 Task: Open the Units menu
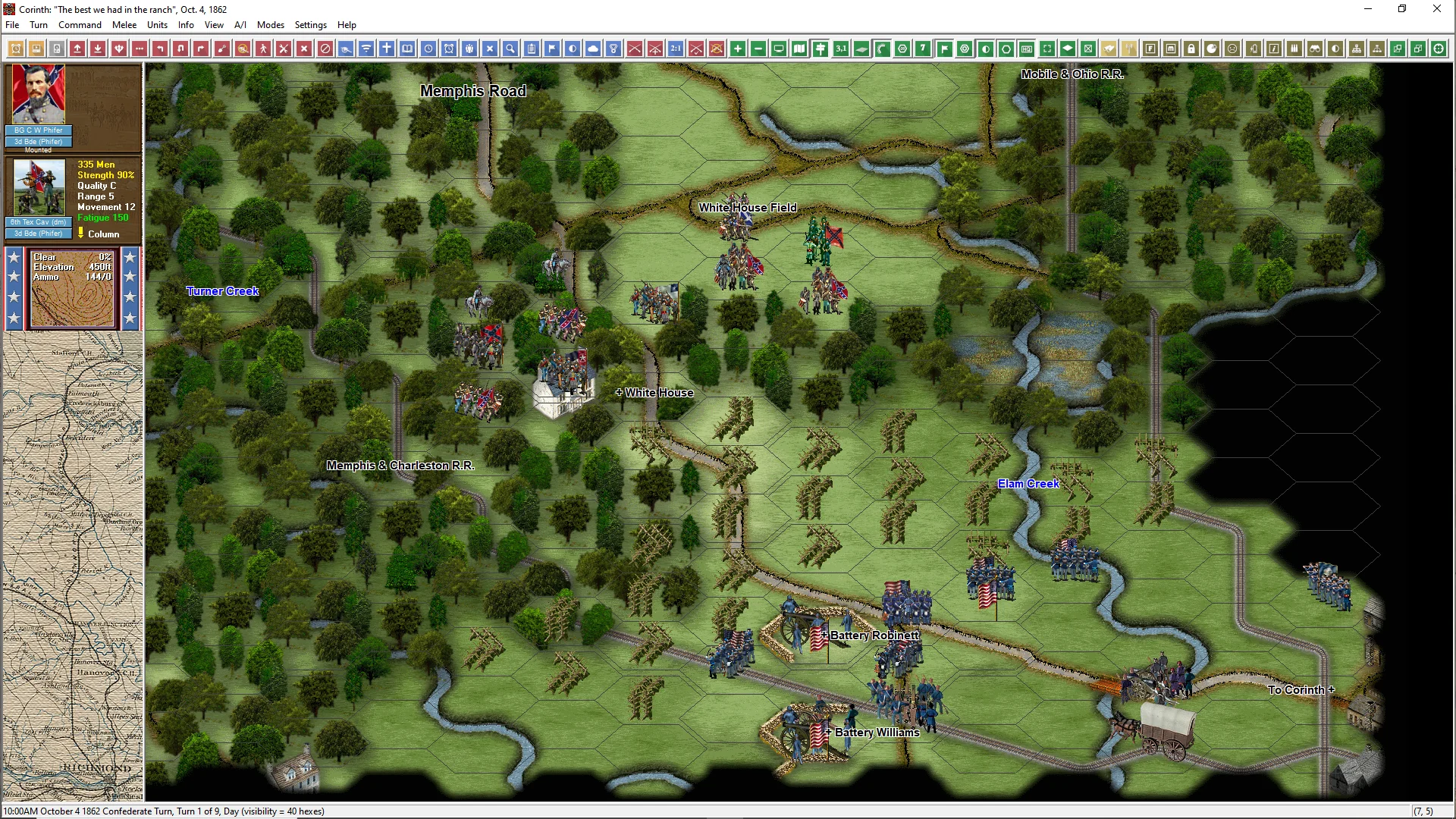157,25
